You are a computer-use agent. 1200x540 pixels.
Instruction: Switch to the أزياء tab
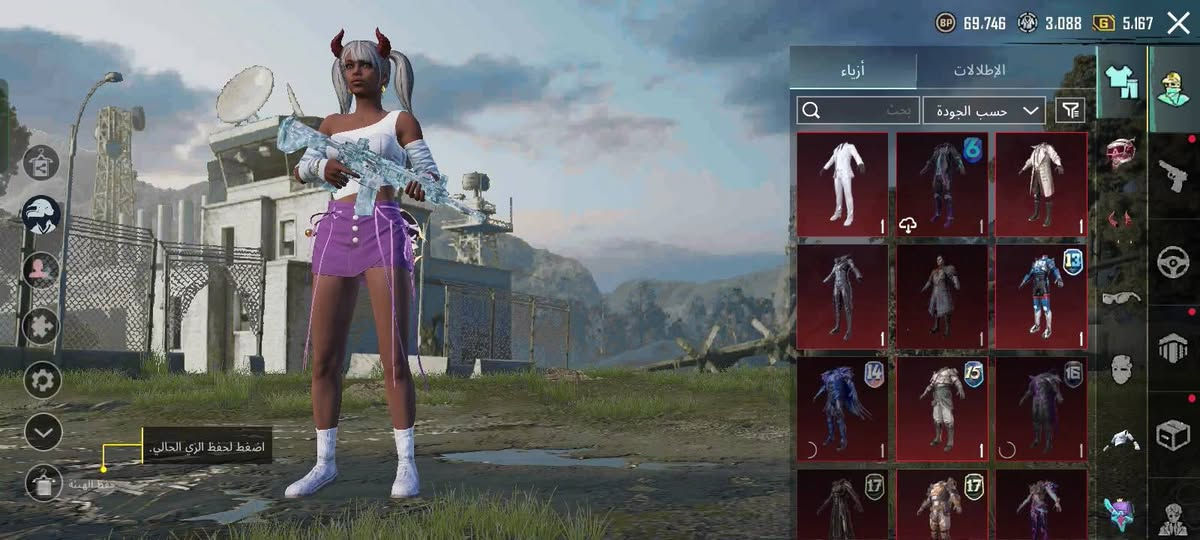[852, 69]
